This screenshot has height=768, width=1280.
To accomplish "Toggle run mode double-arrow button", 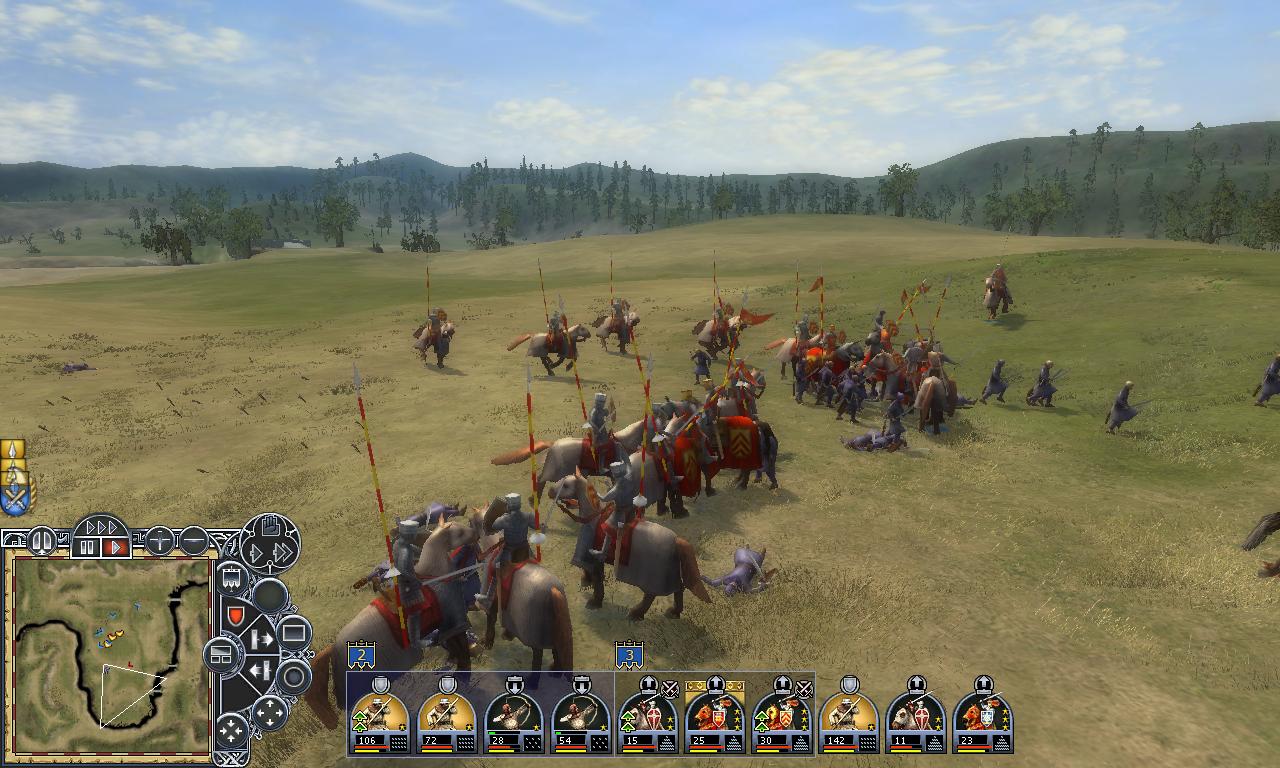I will [x=284, y=552].
